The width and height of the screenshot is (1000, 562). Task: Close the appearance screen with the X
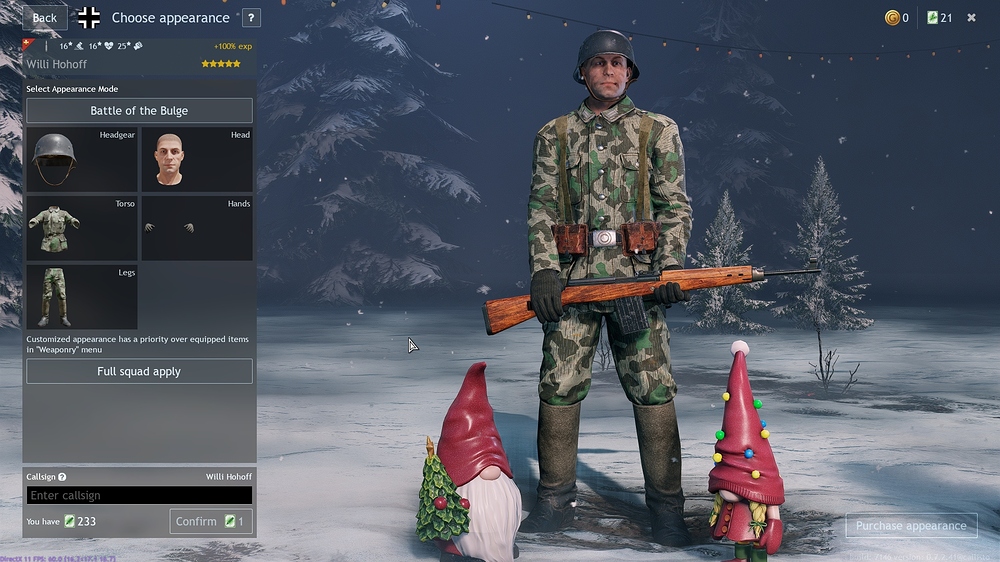coord(971,18)
